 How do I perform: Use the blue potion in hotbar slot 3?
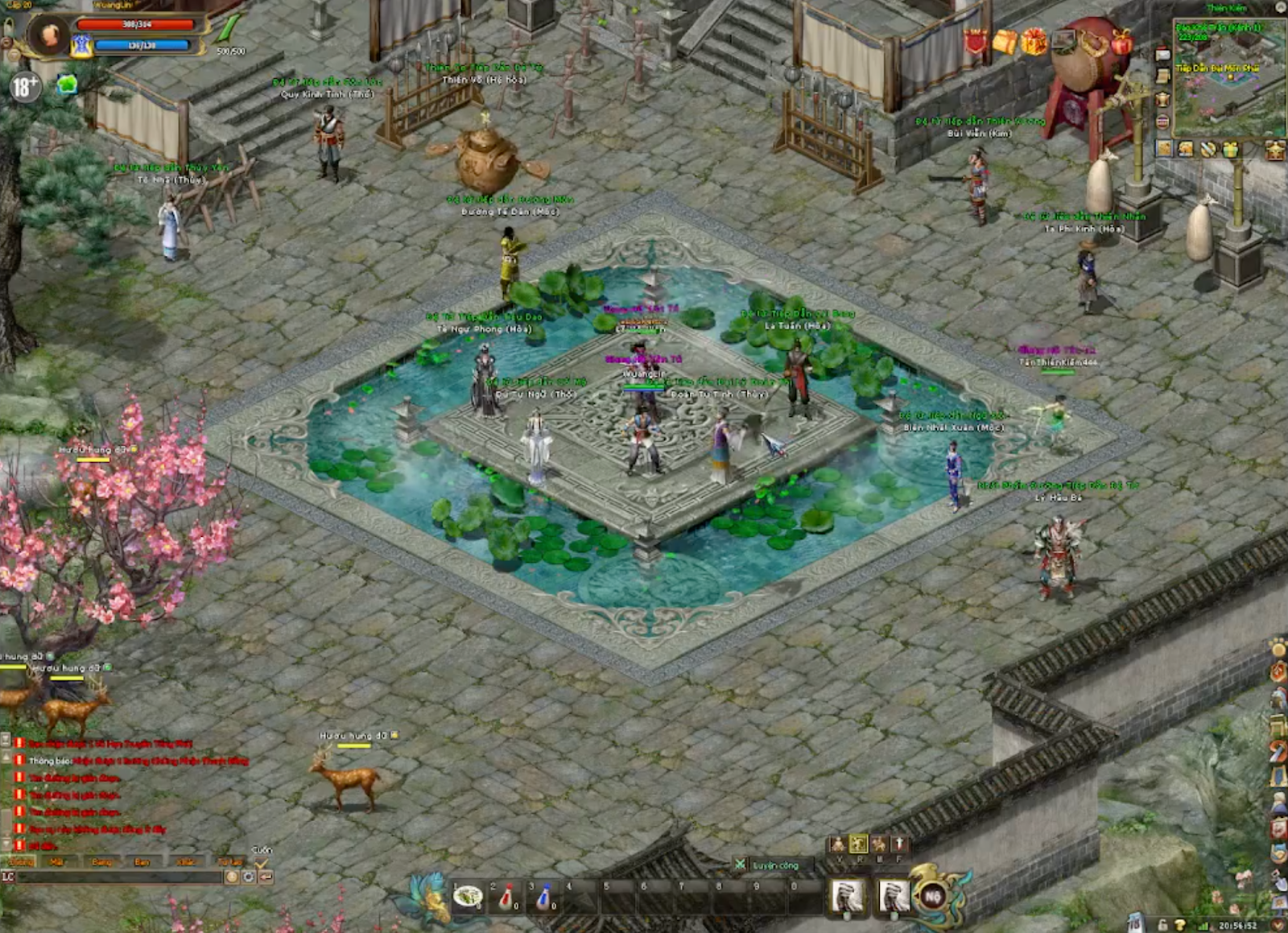(x=545, y=897)
